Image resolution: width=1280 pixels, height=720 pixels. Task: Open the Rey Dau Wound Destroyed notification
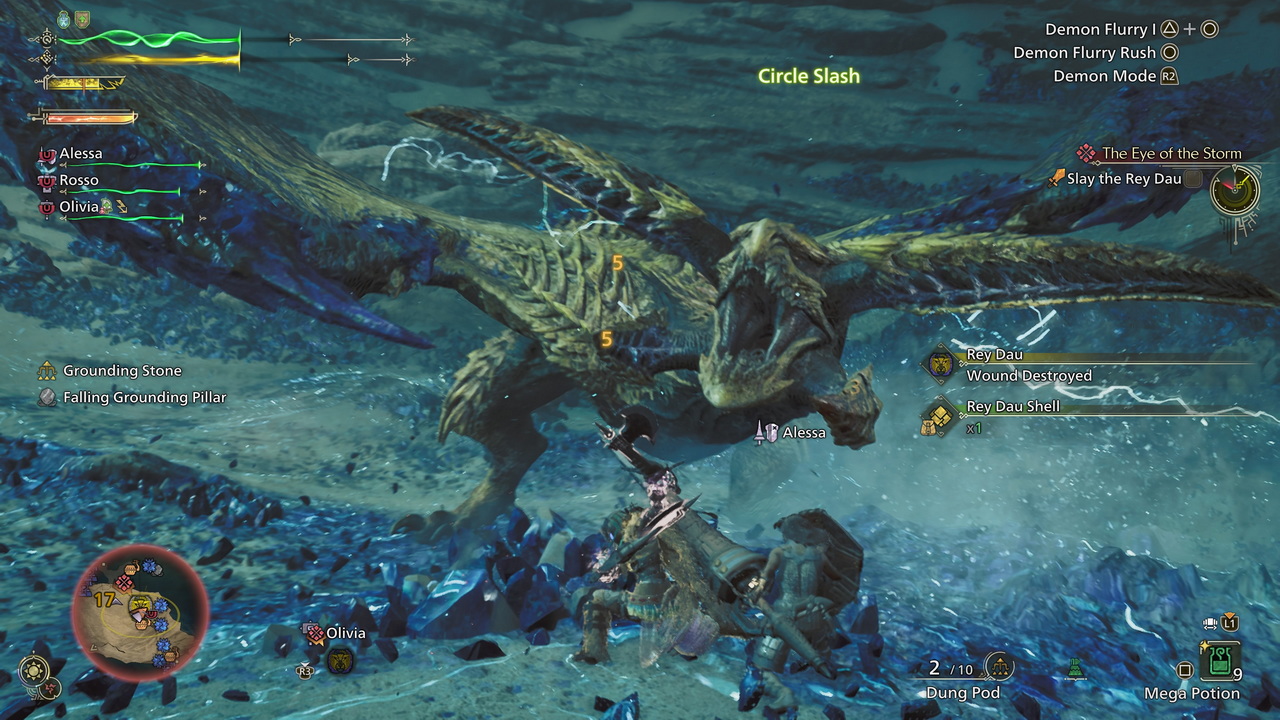[x=1028, y=366]
